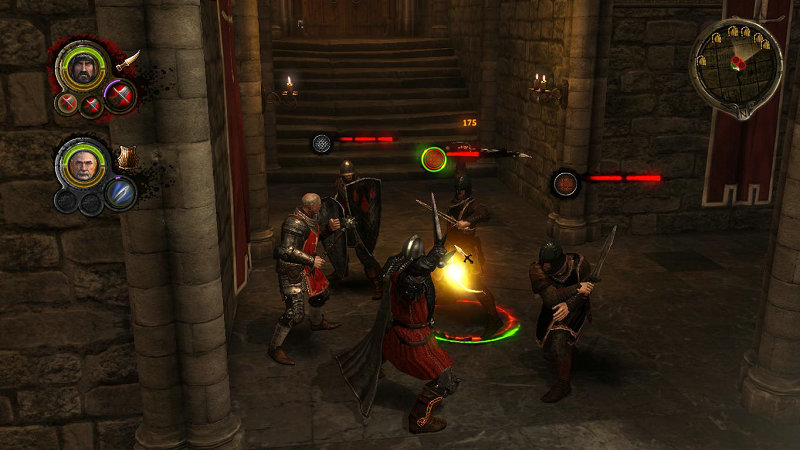Viewport: 800px width, 450px height.
Task: Activate the companion's blue blade ability
Action: (120, 192)
